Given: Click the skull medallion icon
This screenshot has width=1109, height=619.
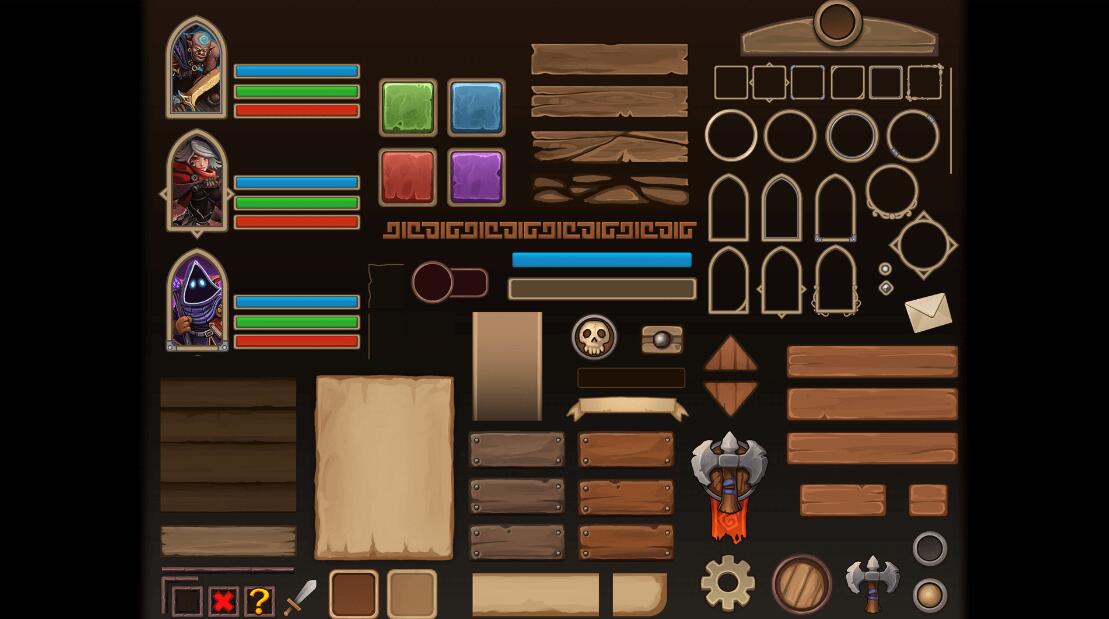Looking at the screenshot, I should 594,337.
